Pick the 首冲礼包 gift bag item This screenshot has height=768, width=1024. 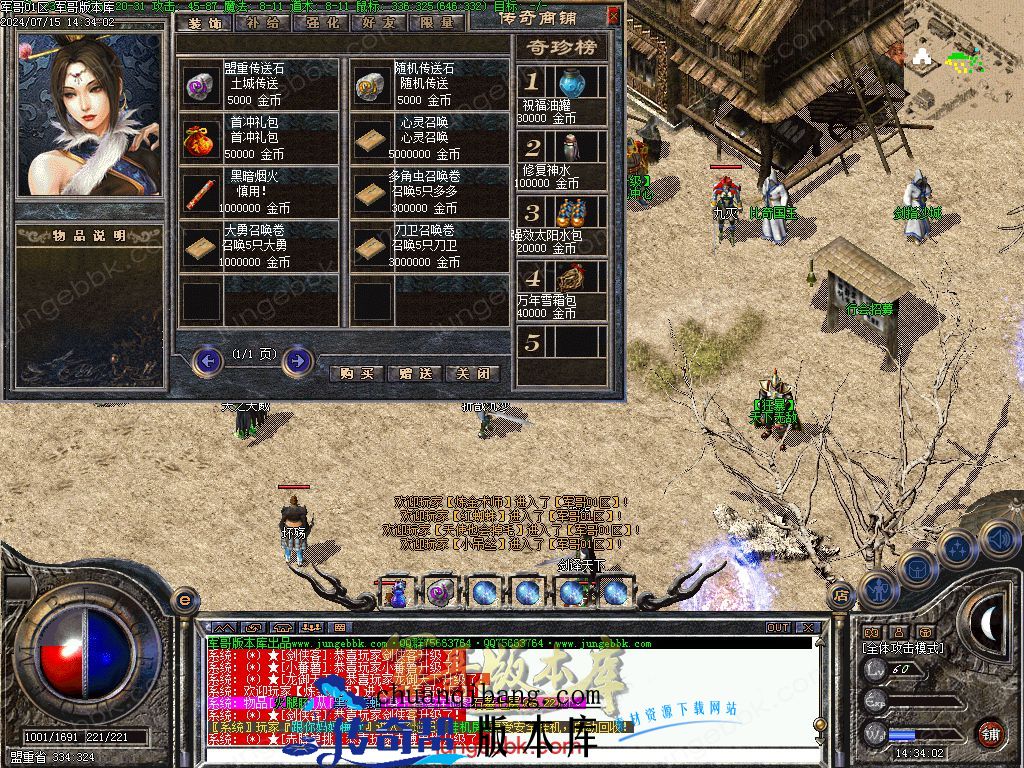(x=198, y=139)
